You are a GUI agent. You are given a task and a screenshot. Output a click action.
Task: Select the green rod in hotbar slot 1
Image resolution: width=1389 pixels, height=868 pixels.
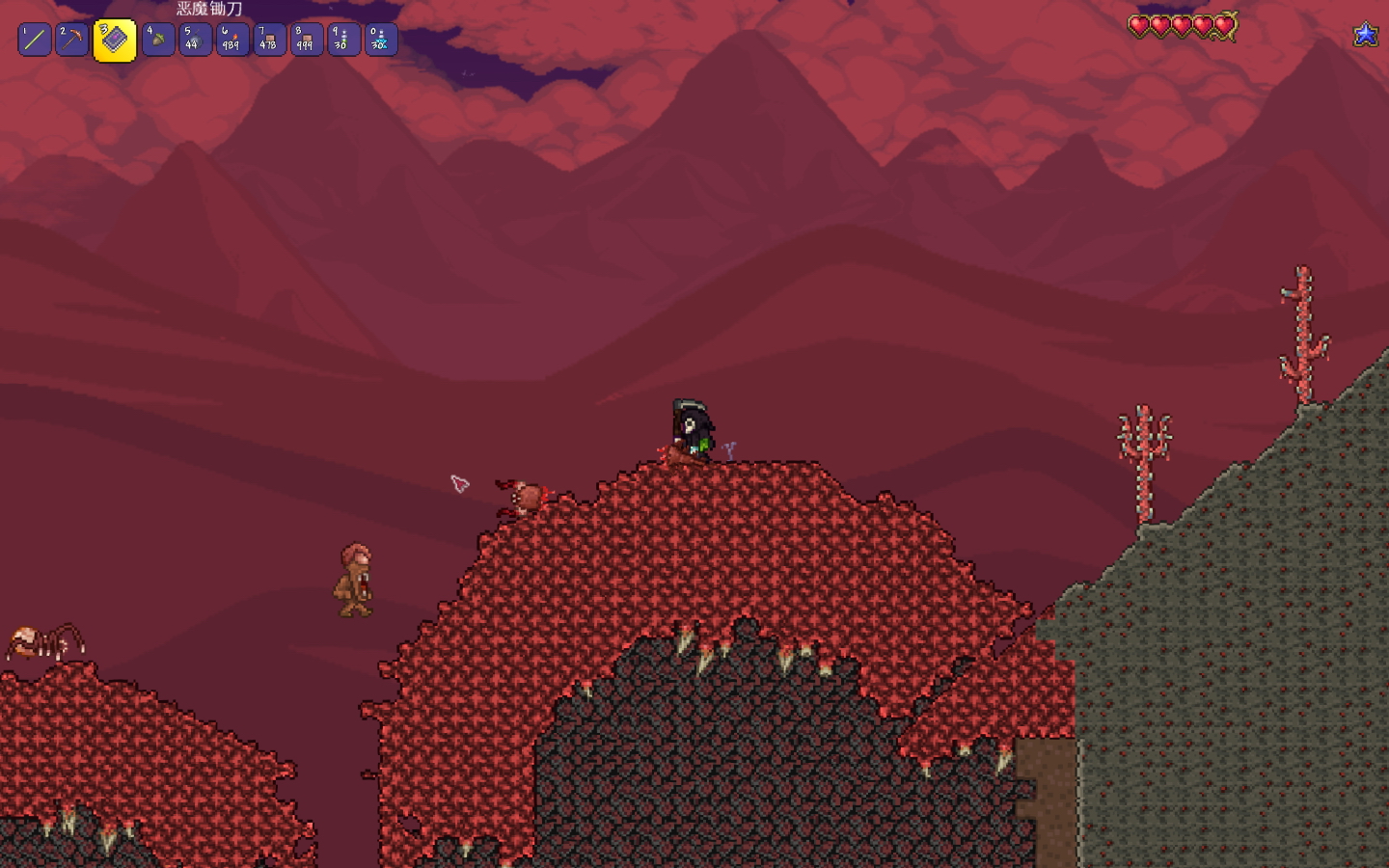coord(35,40)
